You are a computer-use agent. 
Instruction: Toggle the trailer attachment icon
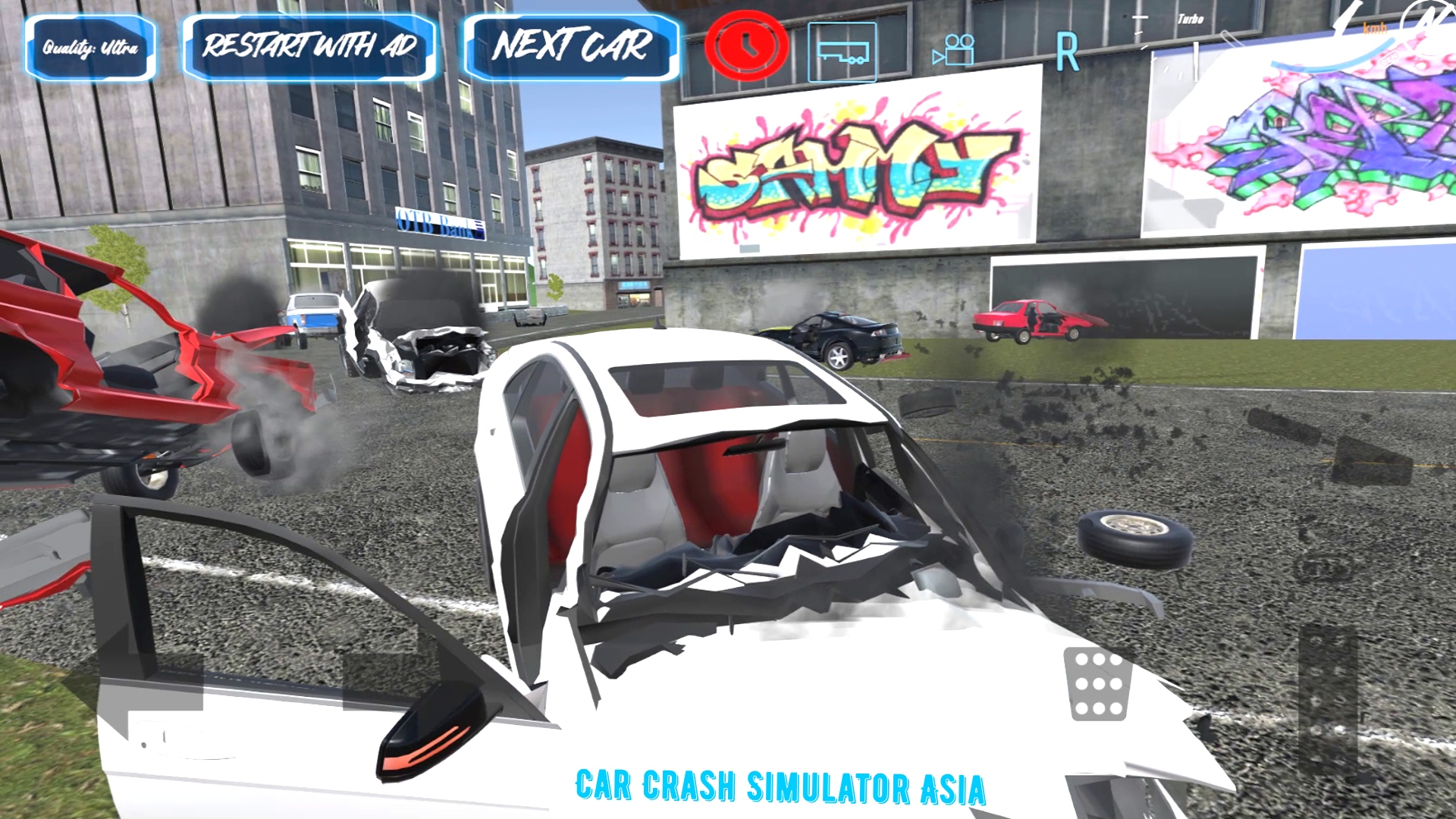tap(842, 53)
